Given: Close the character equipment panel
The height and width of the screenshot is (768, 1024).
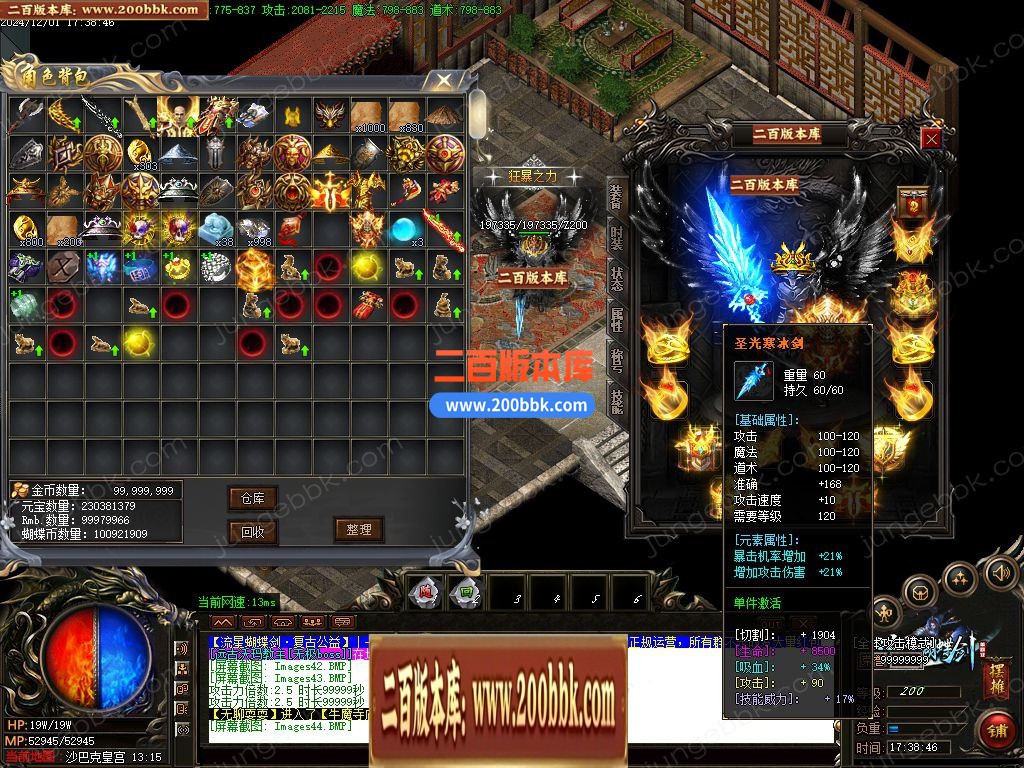Looking at the screenshot, I should (x=931, y=139).
